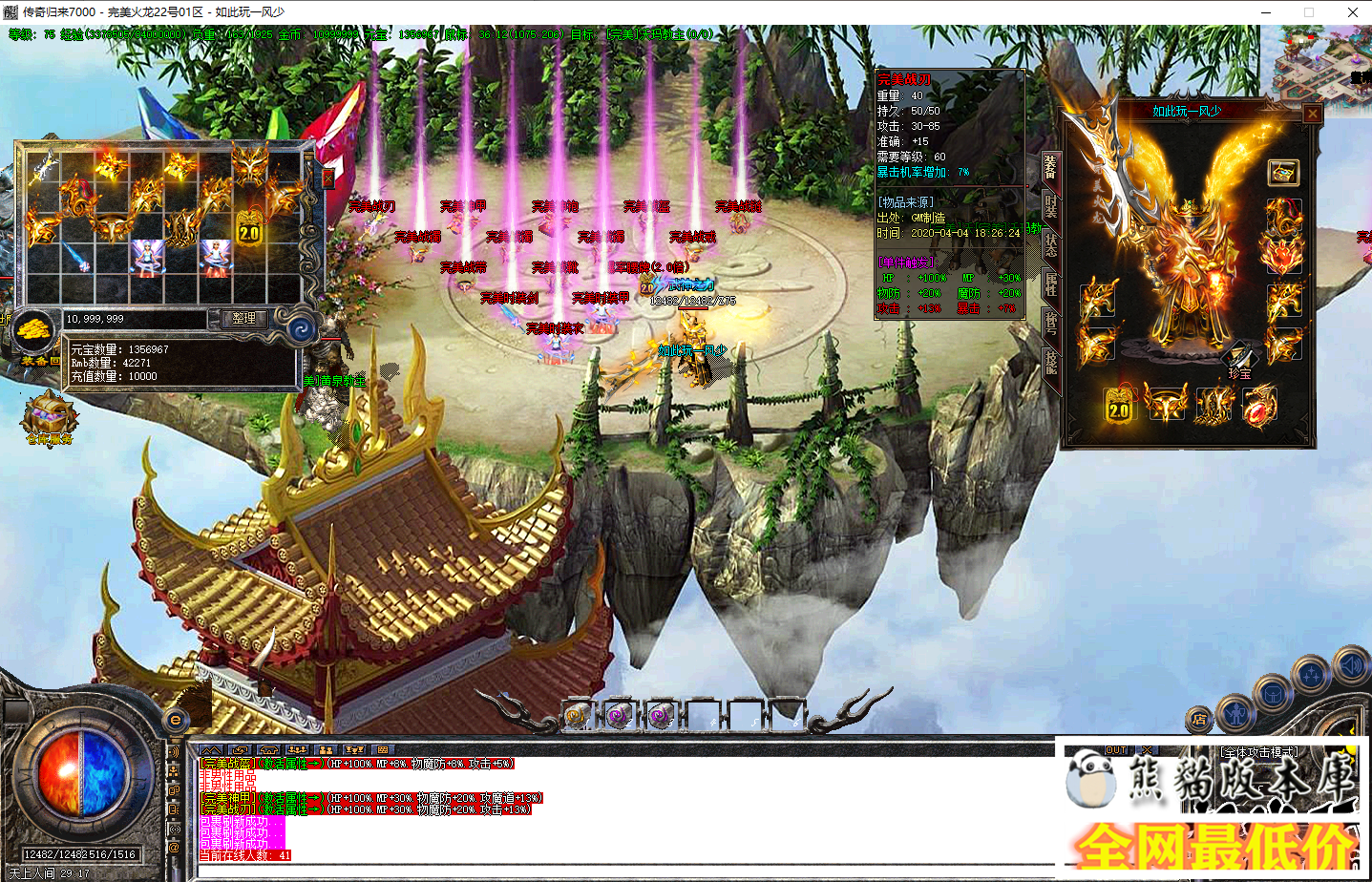Screen dimensions: 1372x882
Task: Select mountains icon in chat toolbar
Action: 213,750
